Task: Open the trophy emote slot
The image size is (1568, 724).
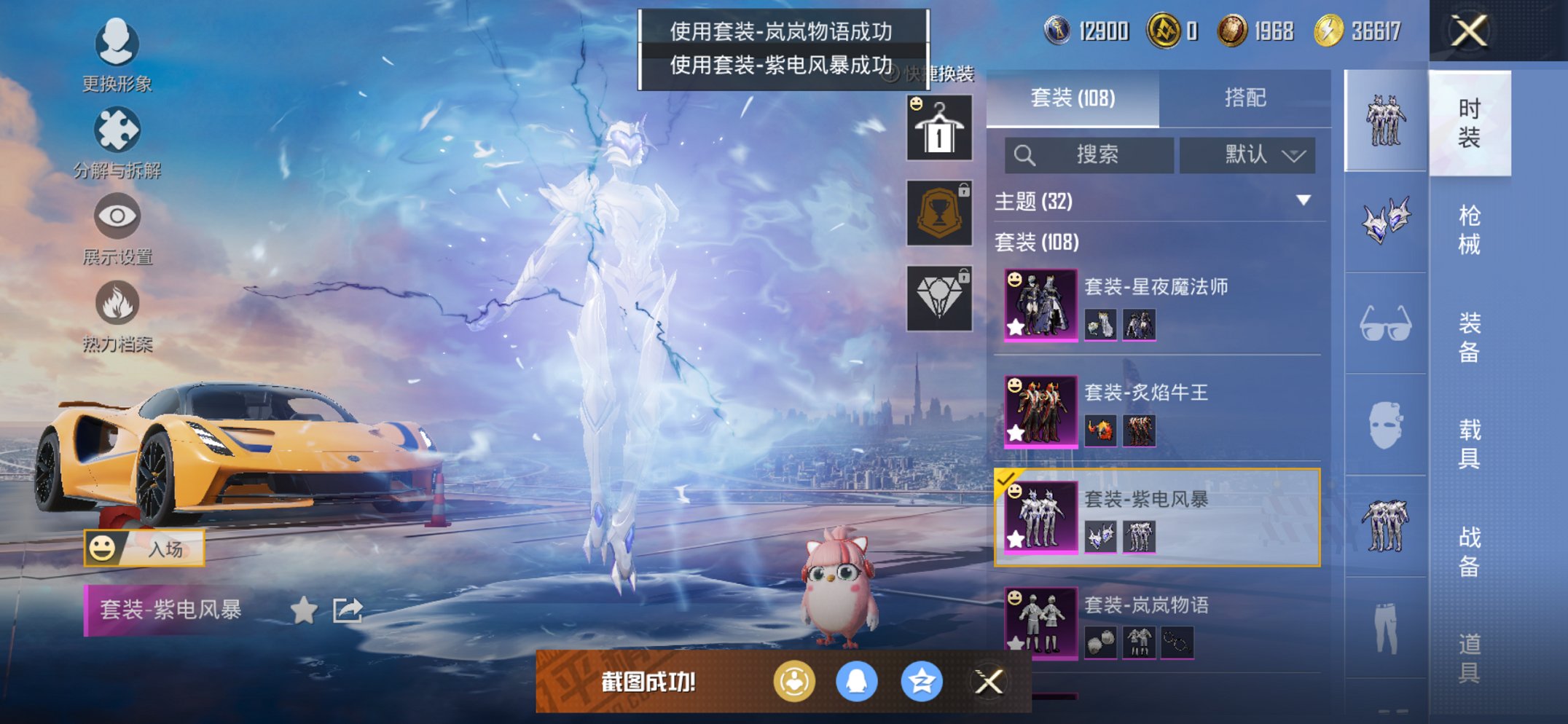Action: tap(939, 213)
